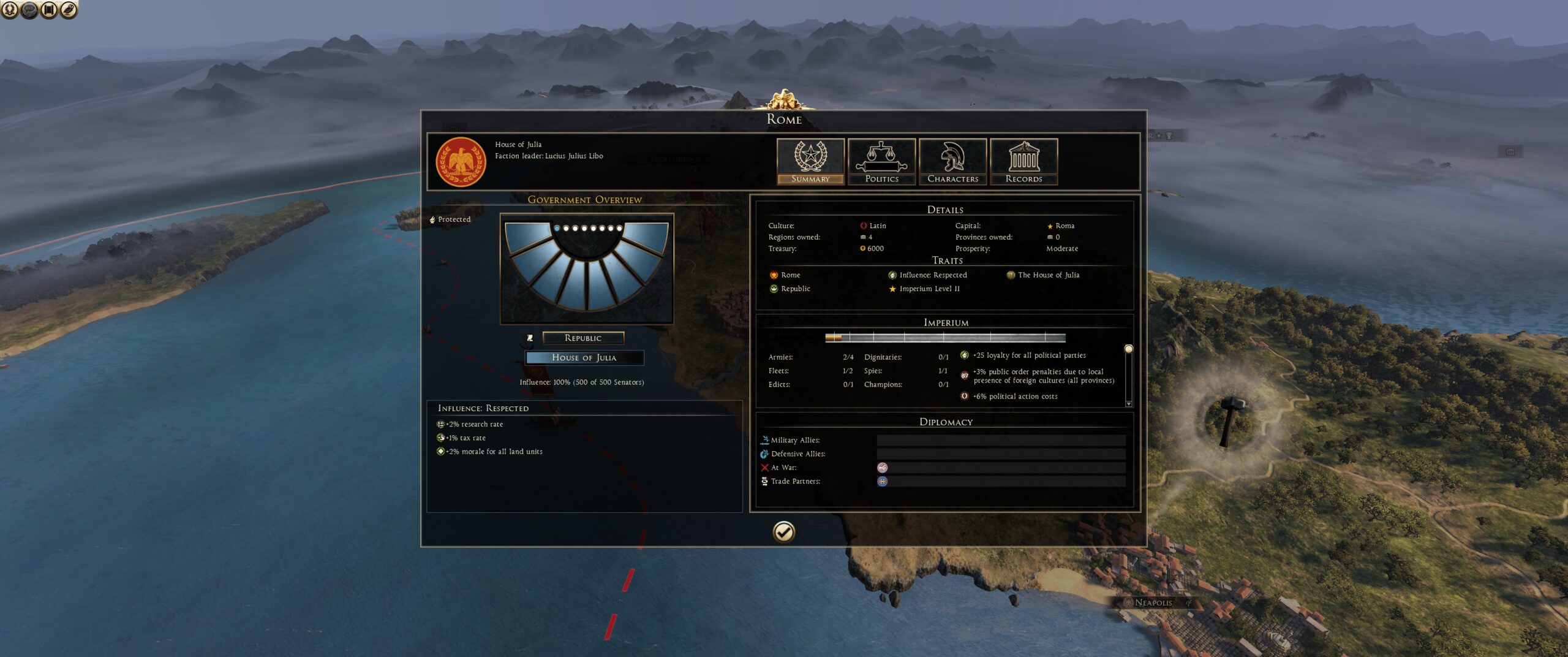The height and width of the screenshot is (657, 1568).
Task: Click the Rome eagle faction emblem
Action: (461, 162)
